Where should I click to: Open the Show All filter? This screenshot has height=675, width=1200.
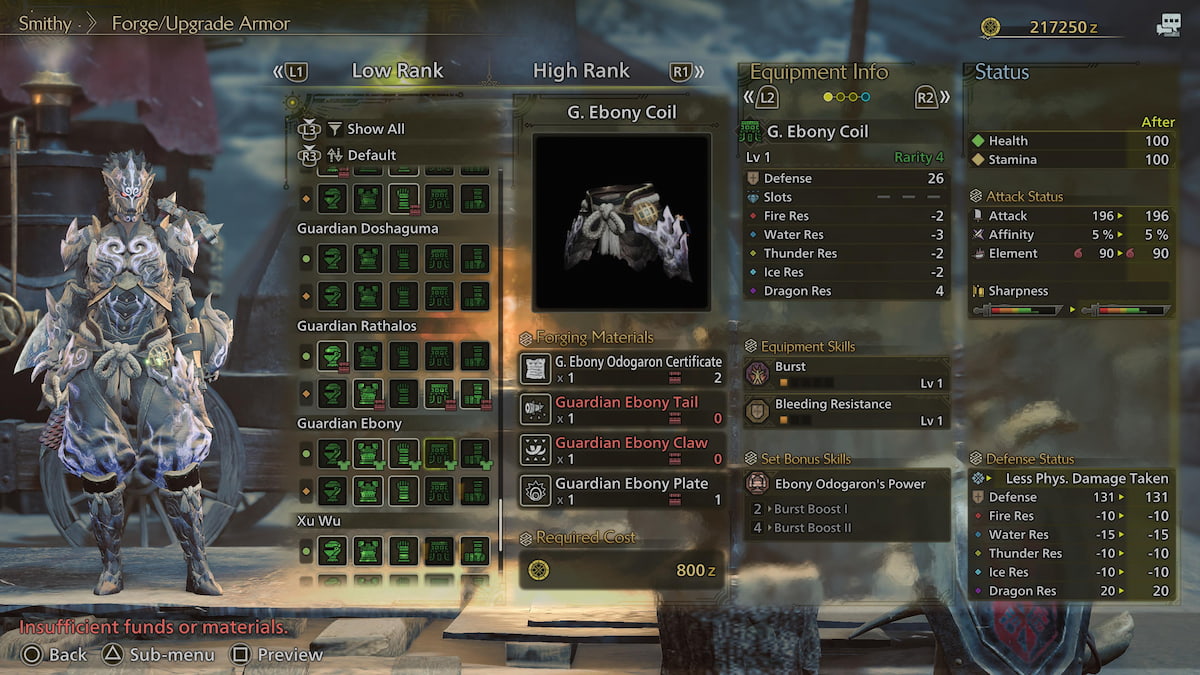[375, 129]
